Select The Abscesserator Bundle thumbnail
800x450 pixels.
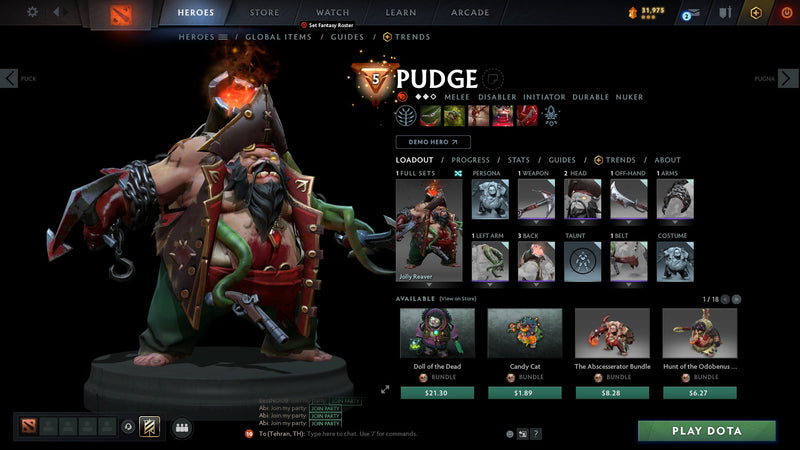[612, 333]
